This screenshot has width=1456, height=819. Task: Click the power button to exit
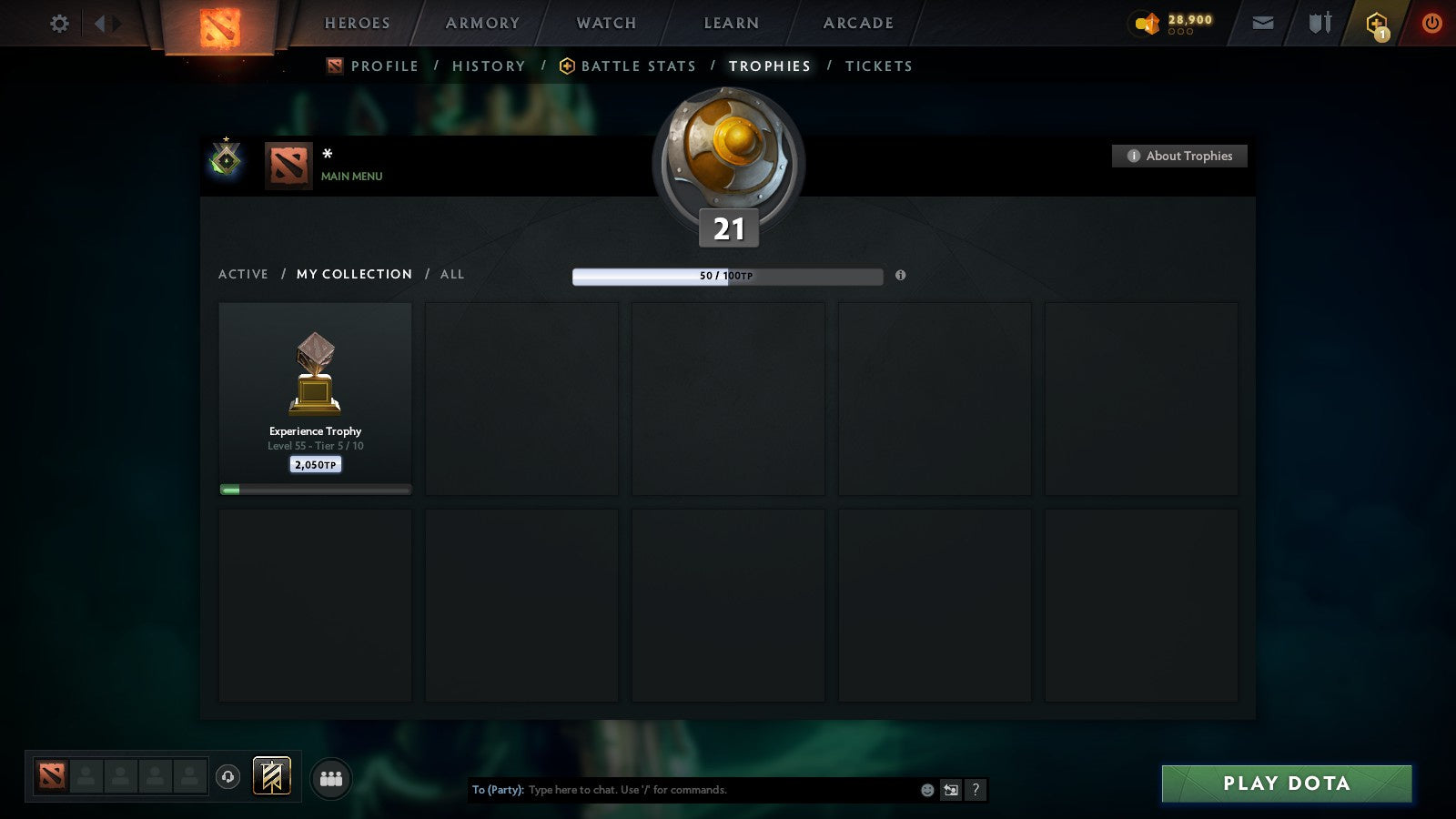(x=1432, y=23)
